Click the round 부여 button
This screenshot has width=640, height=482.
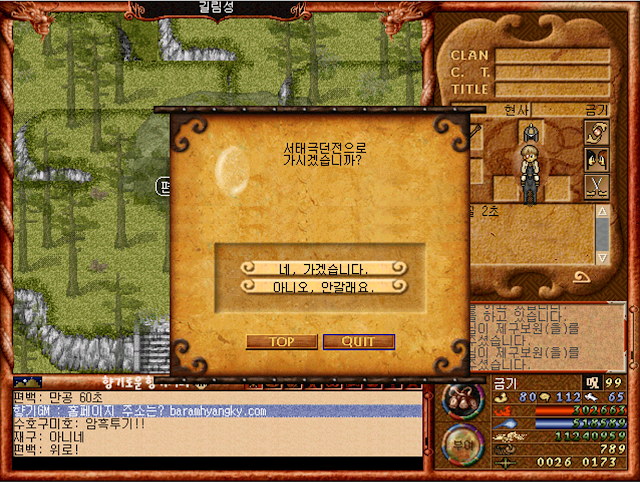click(x=463, y=443)
